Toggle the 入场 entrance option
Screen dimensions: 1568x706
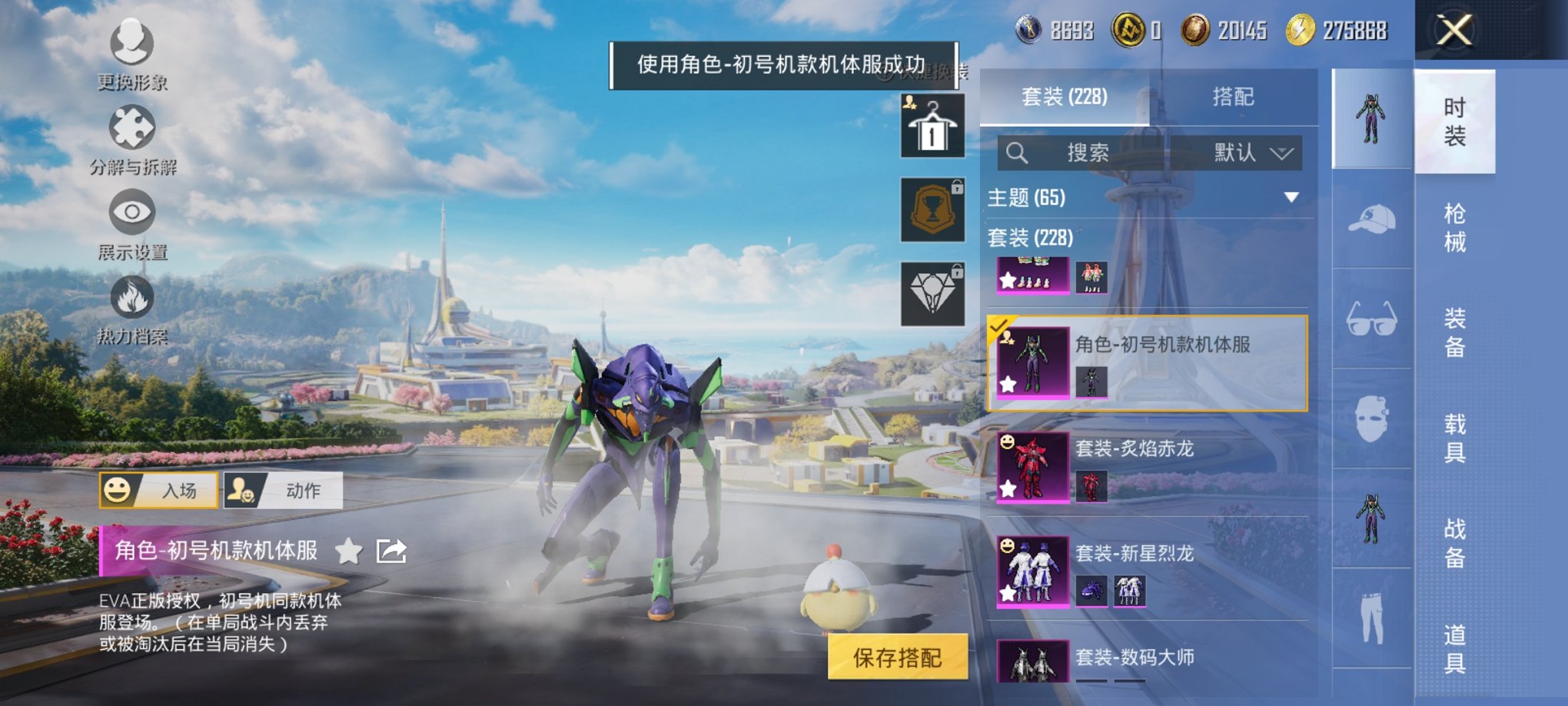pos(161,491)
